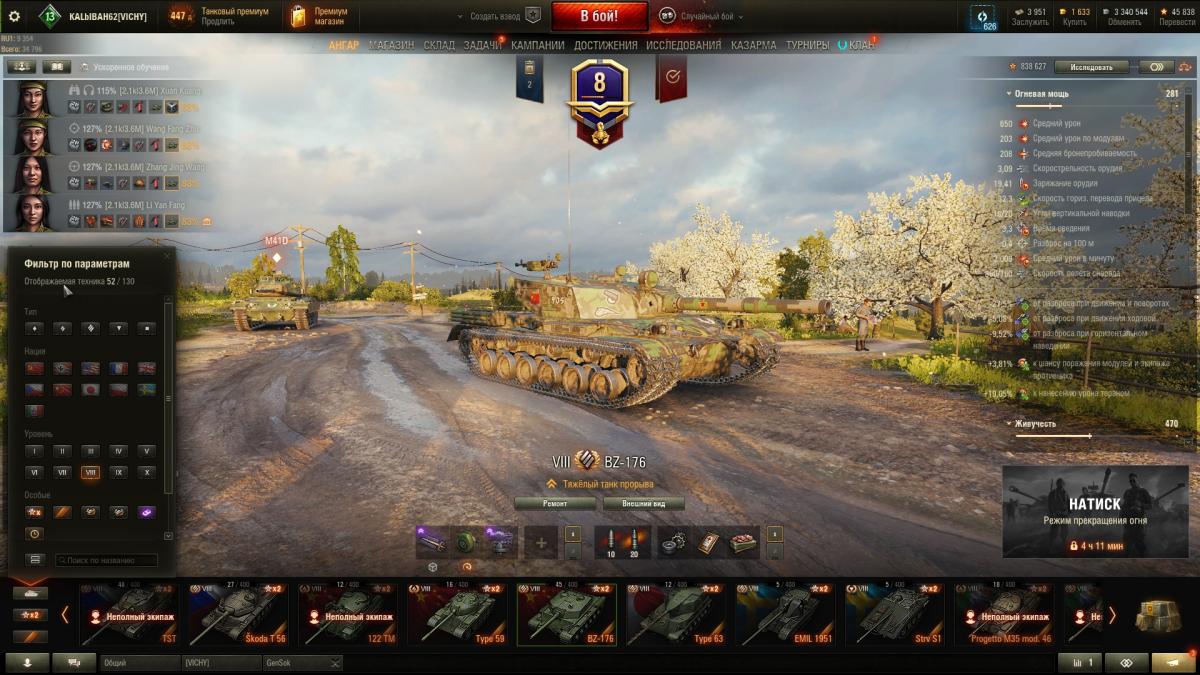Open the Исследования tab
The height and width of the screenshot is (675, 1200).
[683, 45]
